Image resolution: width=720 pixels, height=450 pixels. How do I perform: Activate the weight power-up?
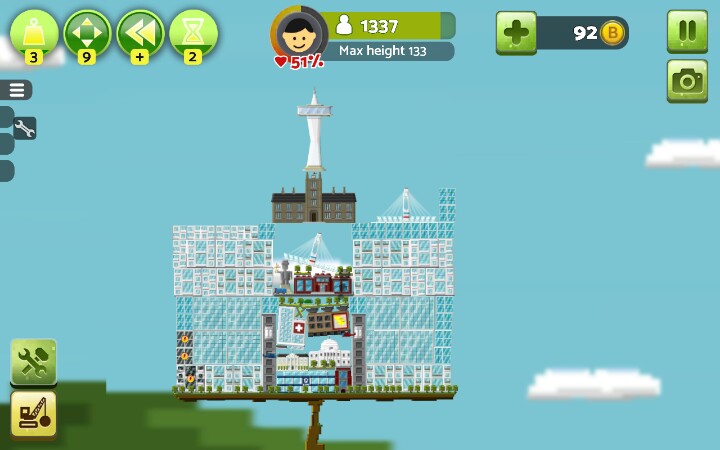click(35, 33)
